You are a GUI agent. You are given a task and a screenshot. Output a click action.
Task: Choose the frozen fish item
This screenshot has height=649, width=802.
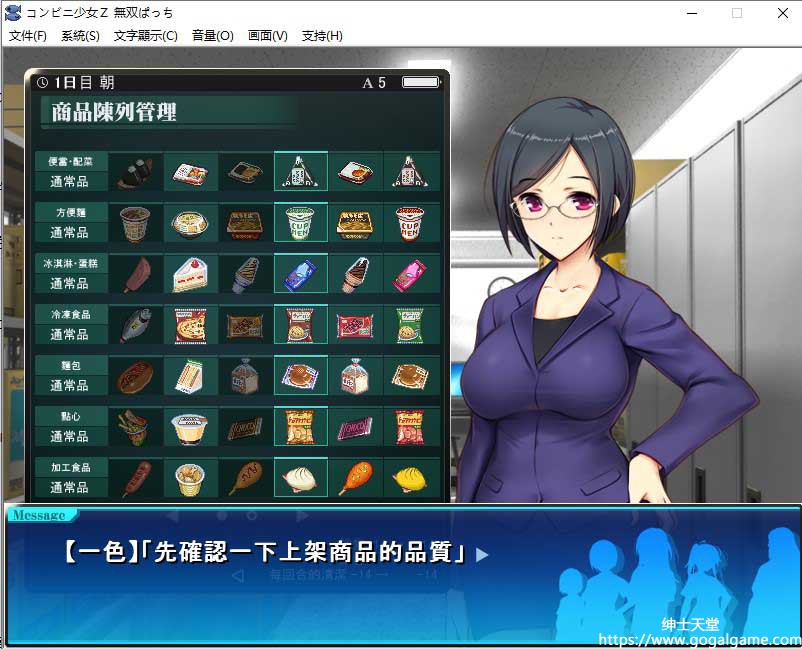click(x=135, y=325)
